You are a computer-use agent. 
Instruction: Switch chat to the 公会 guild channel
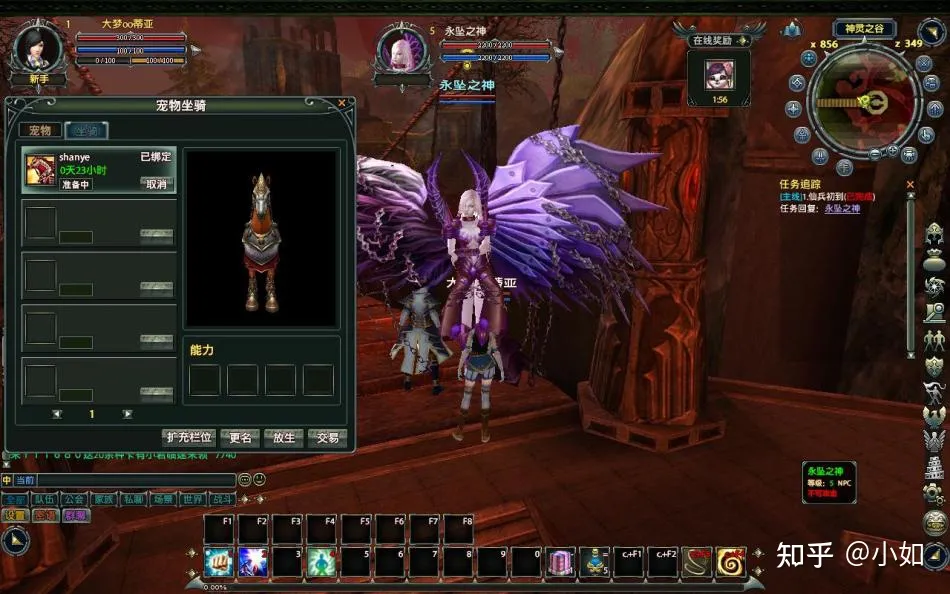[x=73, y=499]
